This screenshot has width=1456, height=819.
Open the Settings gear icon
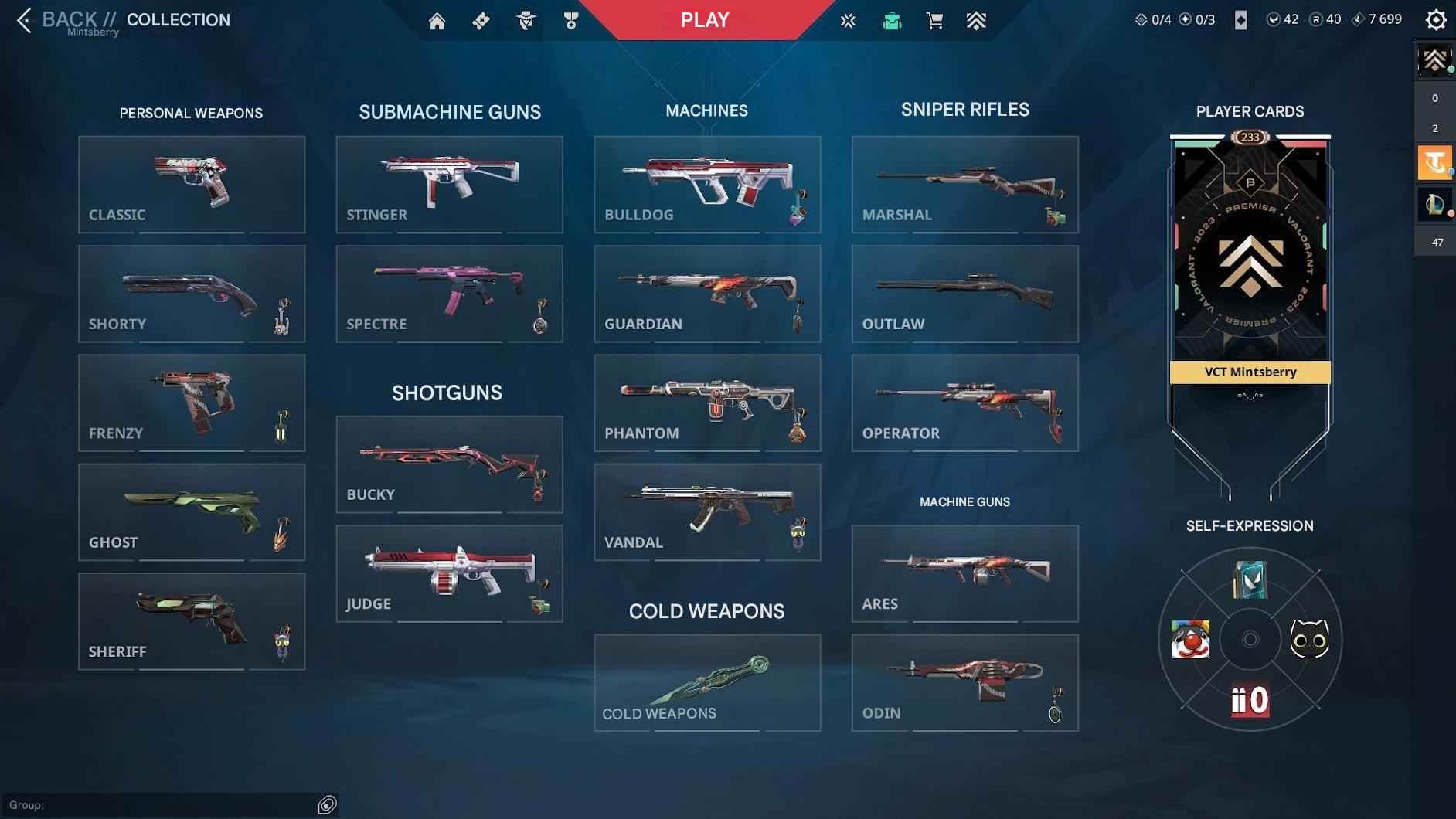coord(1435,19)
